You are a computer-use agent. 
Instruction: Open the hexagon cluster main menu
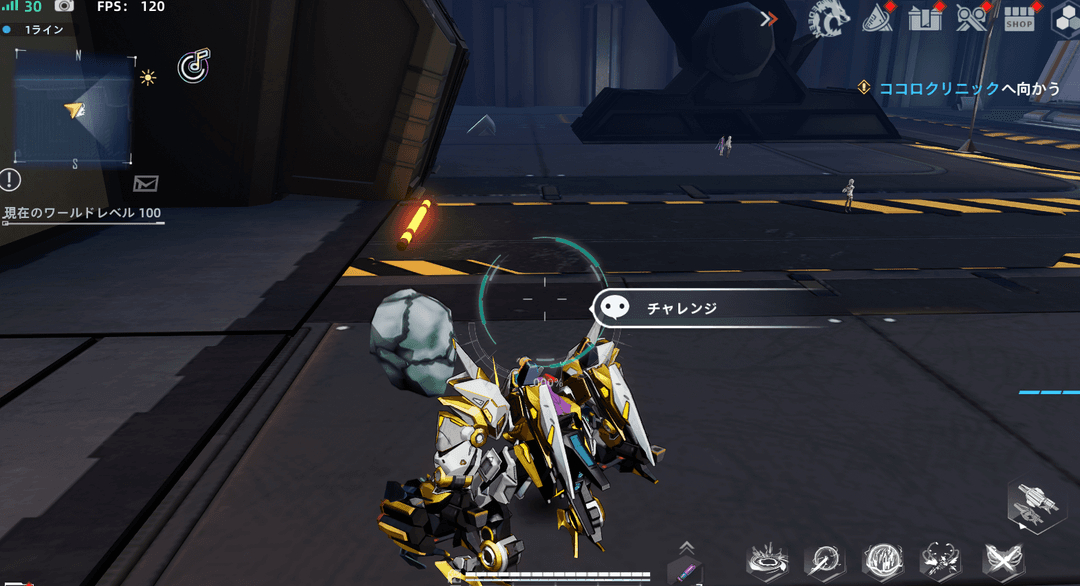[1065, 20]
